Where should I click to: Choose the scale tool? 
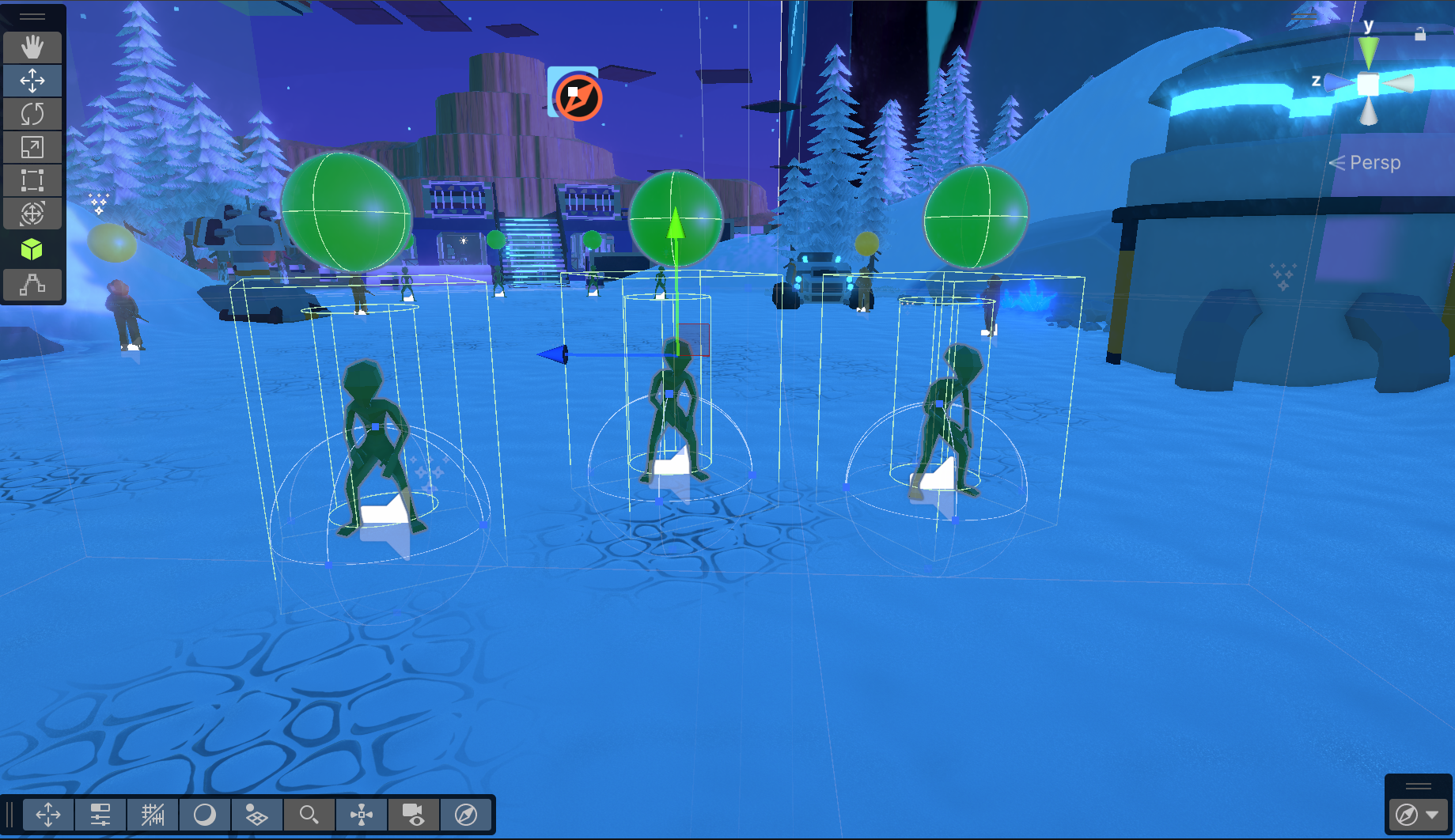(x=32, y=147)
